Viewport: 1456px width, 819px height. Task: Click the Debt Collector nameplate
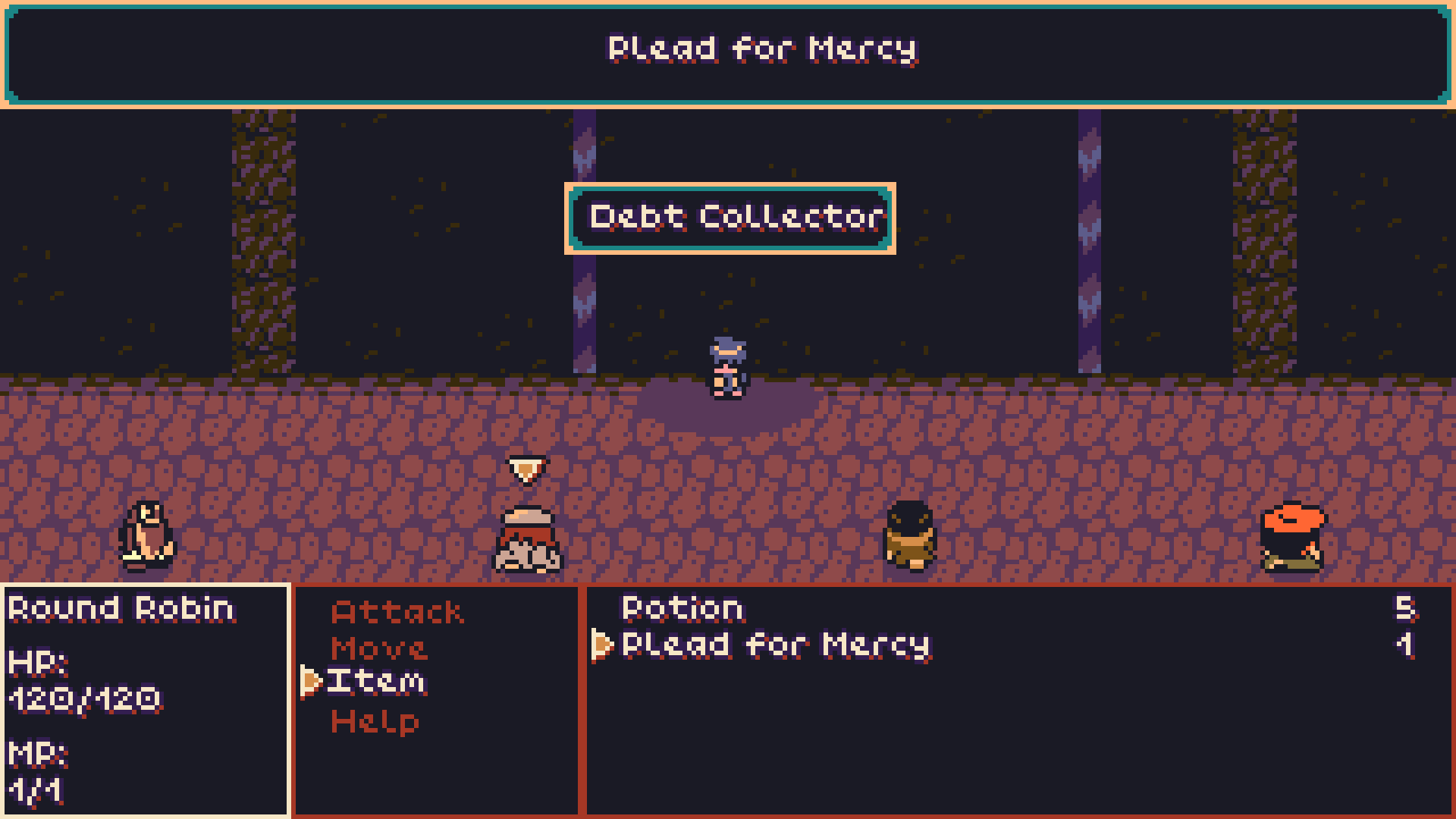tap(730, 218)
